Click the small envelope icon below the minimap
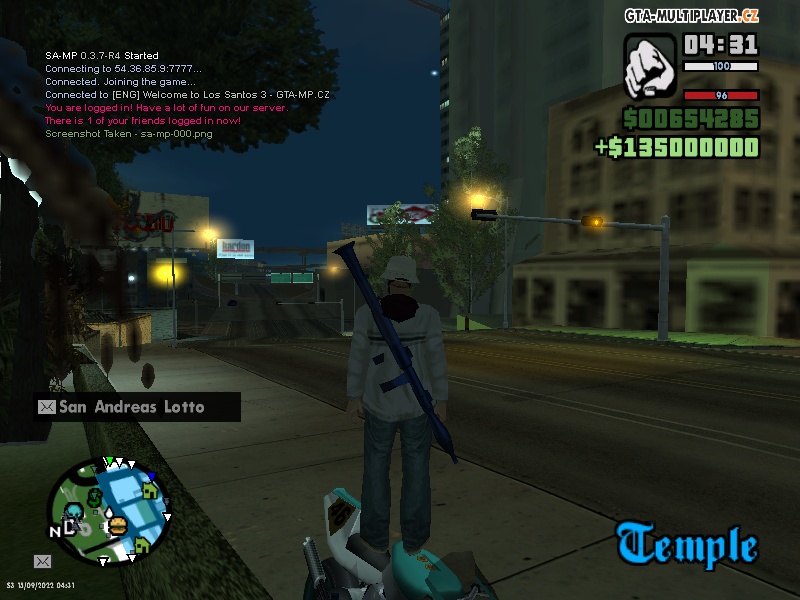The width and height of the screenshot is (800, 600). point(44,561)
